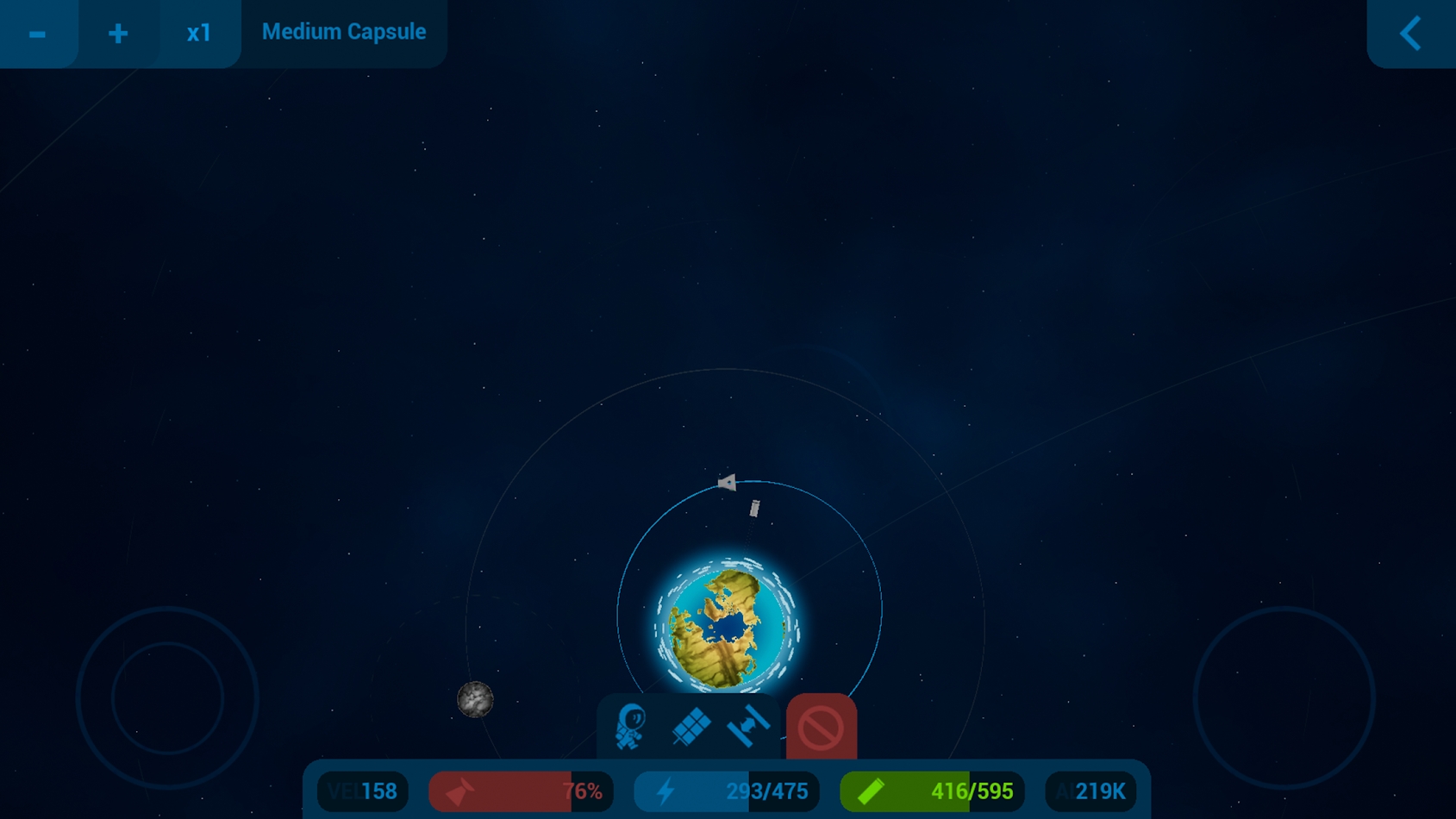Hit the red prohibited-sign button
The image size is (1456, 819).
pos(821,728)
